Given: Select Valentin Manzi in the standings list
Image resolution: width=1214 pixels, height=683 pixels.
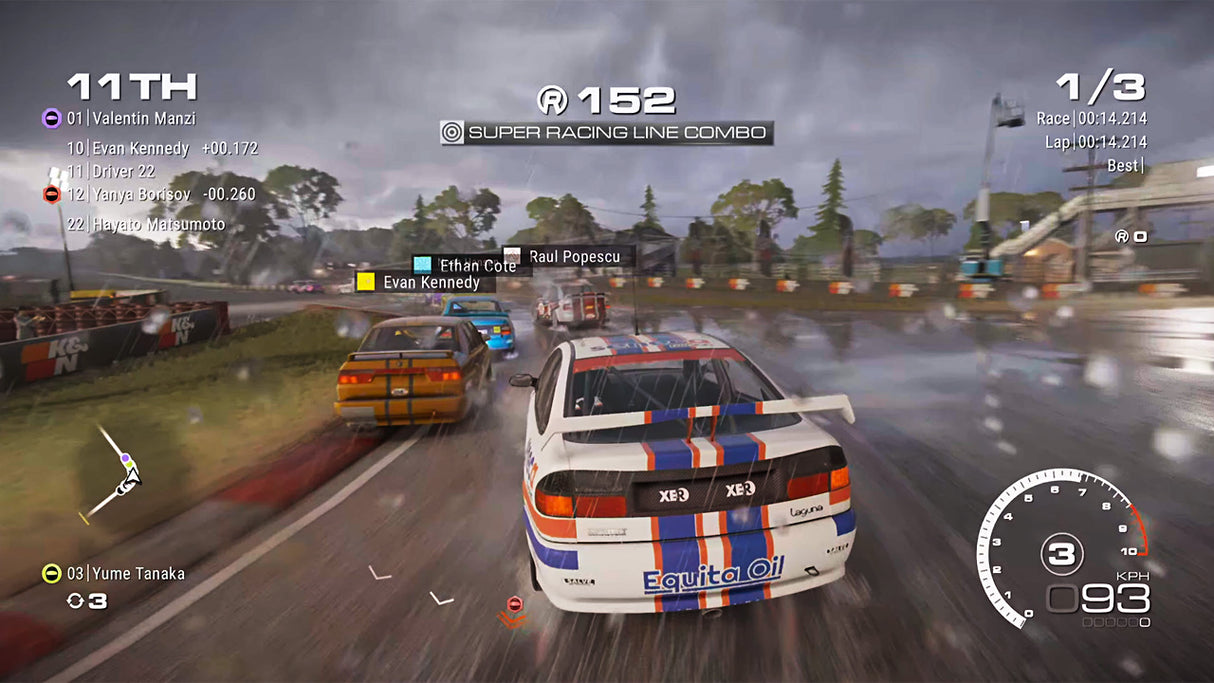Looking at the screenshot, I should [143, 118].
